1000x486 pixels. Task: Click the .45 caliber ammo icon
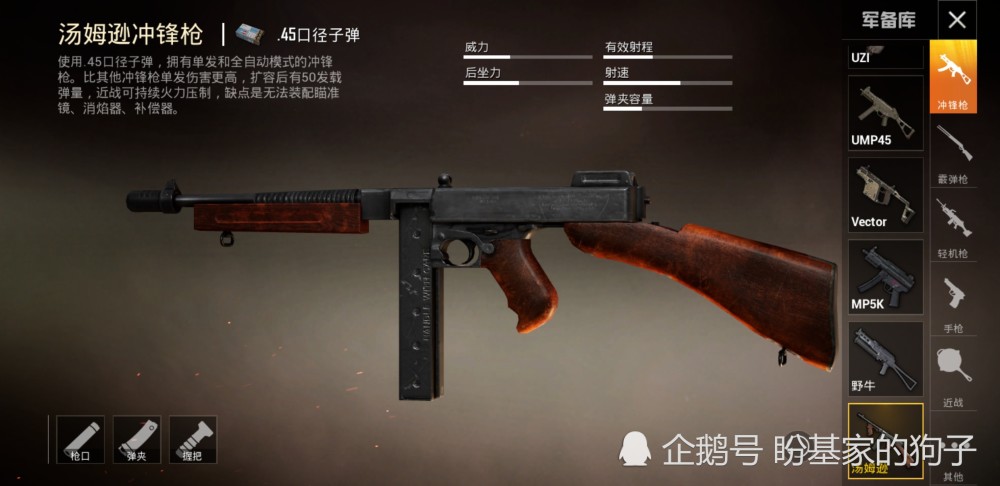(248, 35)
